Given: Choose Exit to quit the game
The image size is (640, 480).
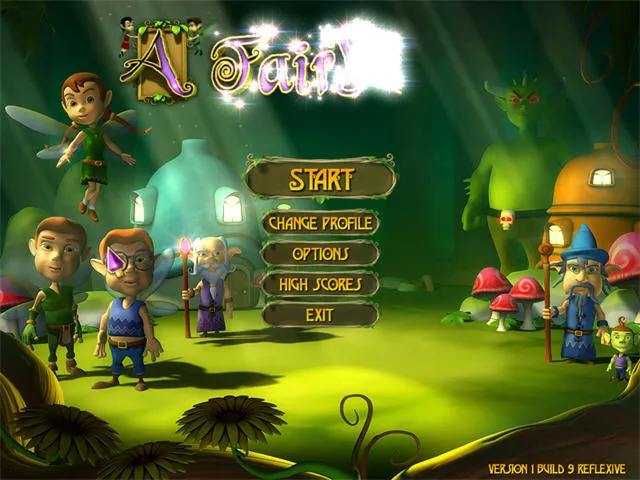Looking at the screenshot, I should (x=320, y=314).
